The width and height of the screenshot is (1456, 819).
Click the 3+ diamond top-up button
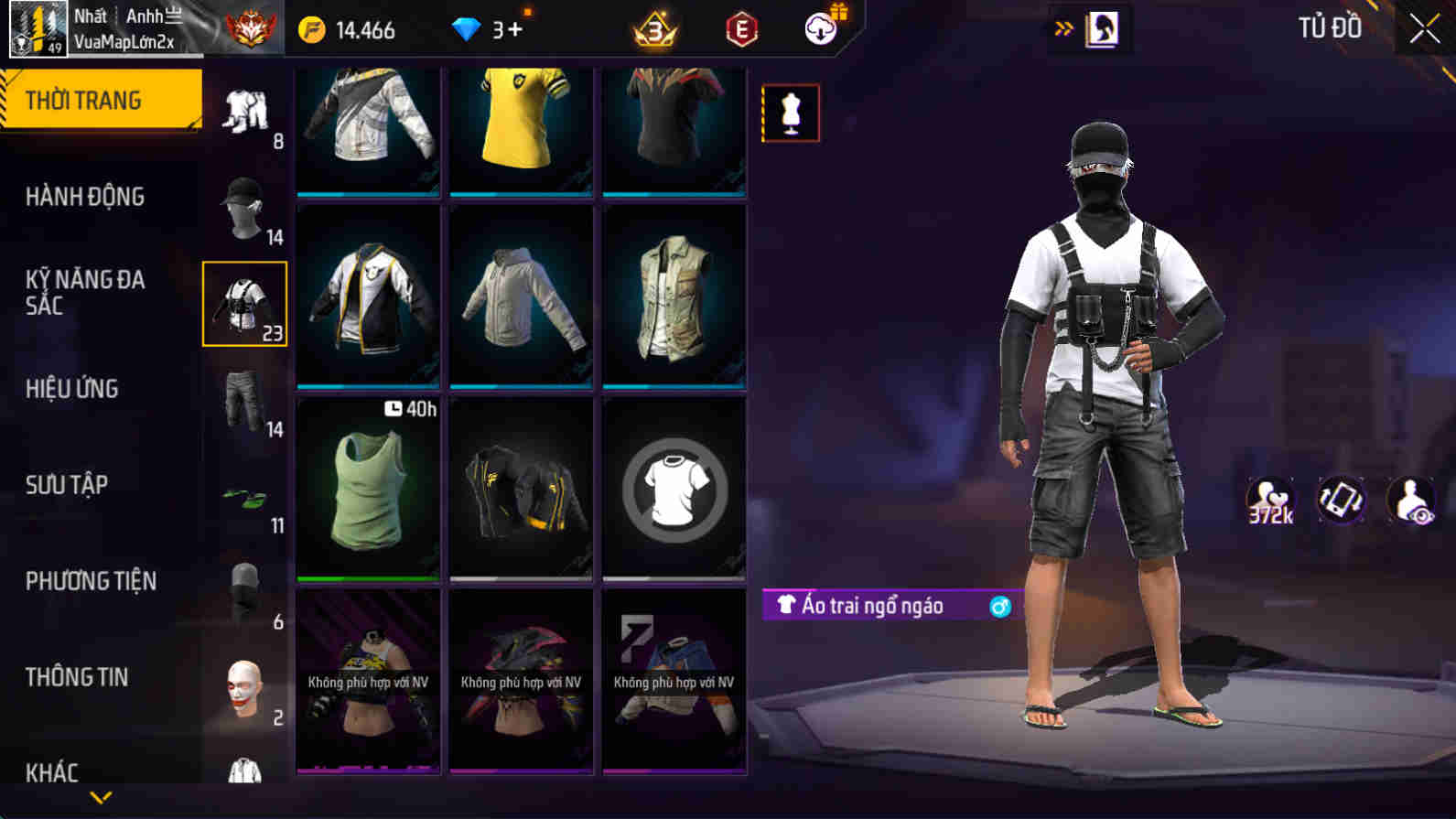[x=491, y=28]
